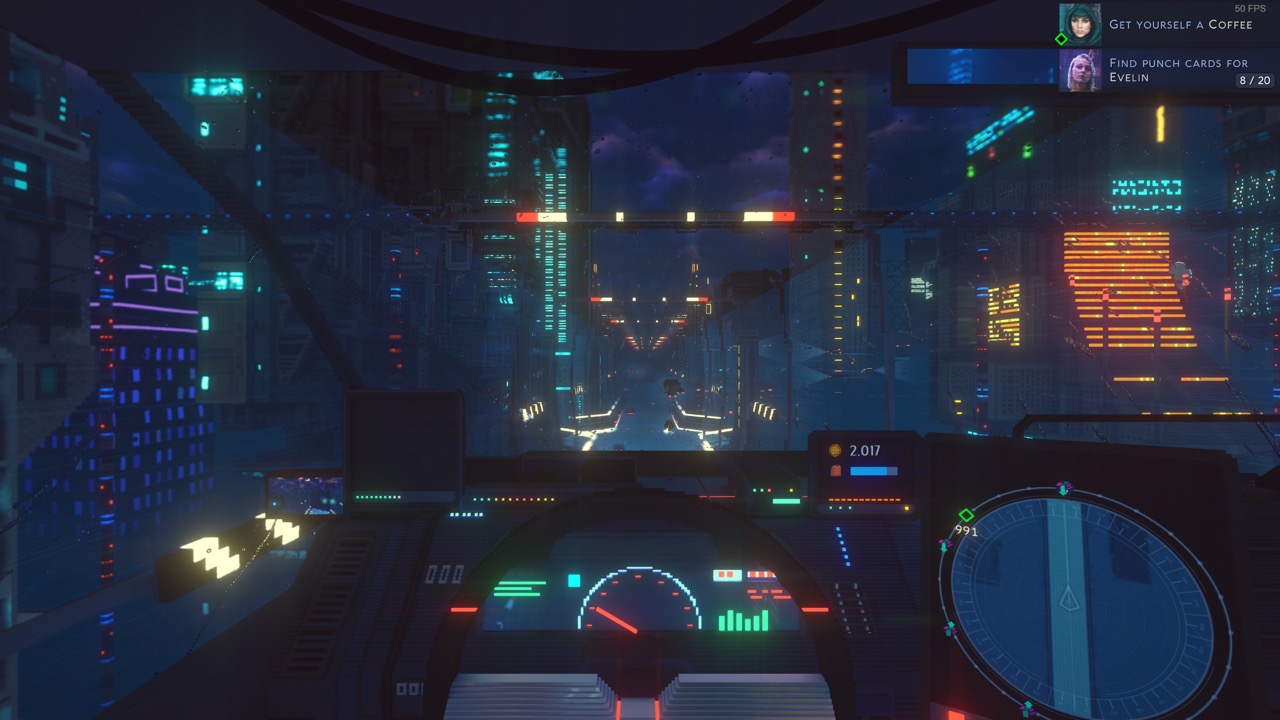Select the "Find punch cards for Evelin" objective
The image size is (1280, 720).
point(1164,70)
